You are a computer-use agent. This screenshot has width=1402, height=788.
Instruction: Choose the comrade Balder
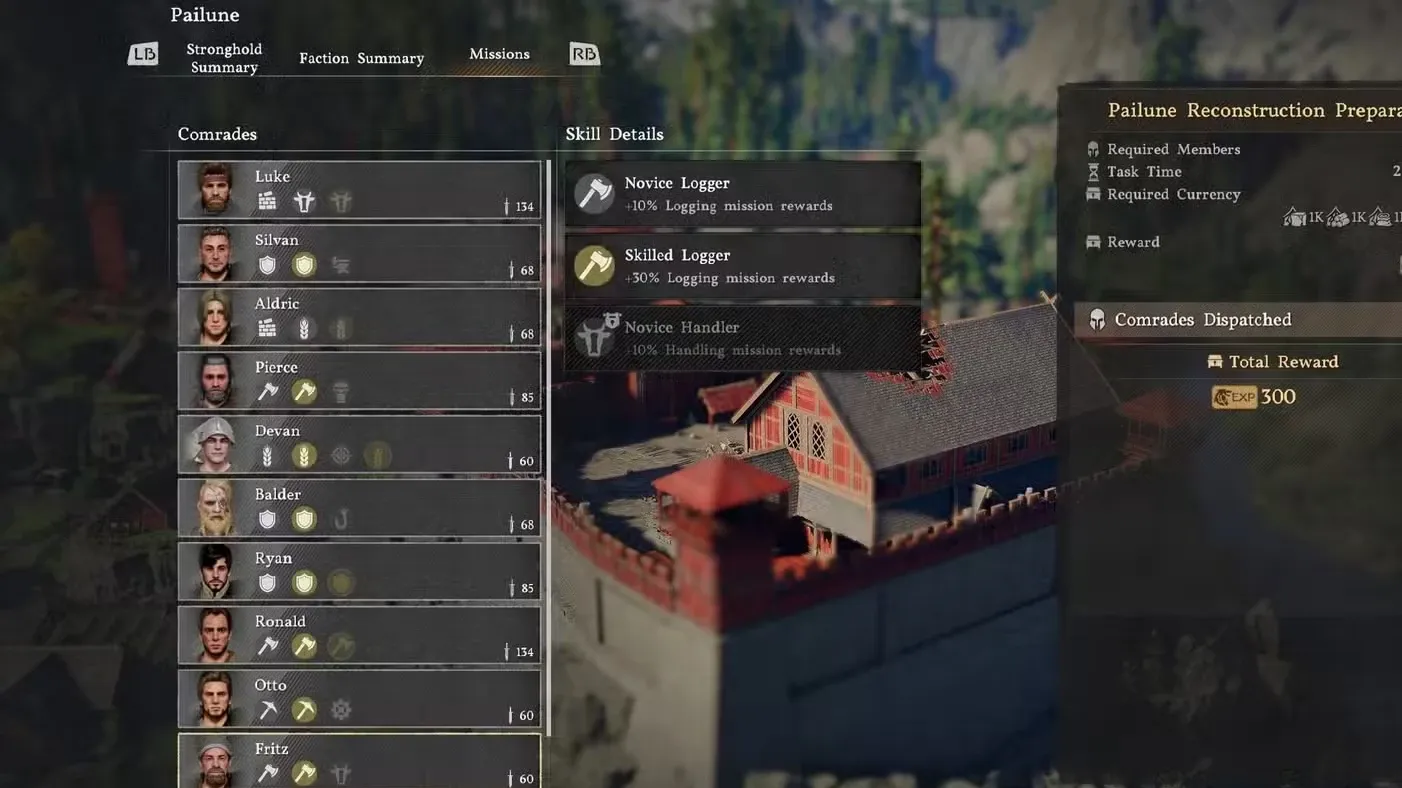(x=359, y=508)
